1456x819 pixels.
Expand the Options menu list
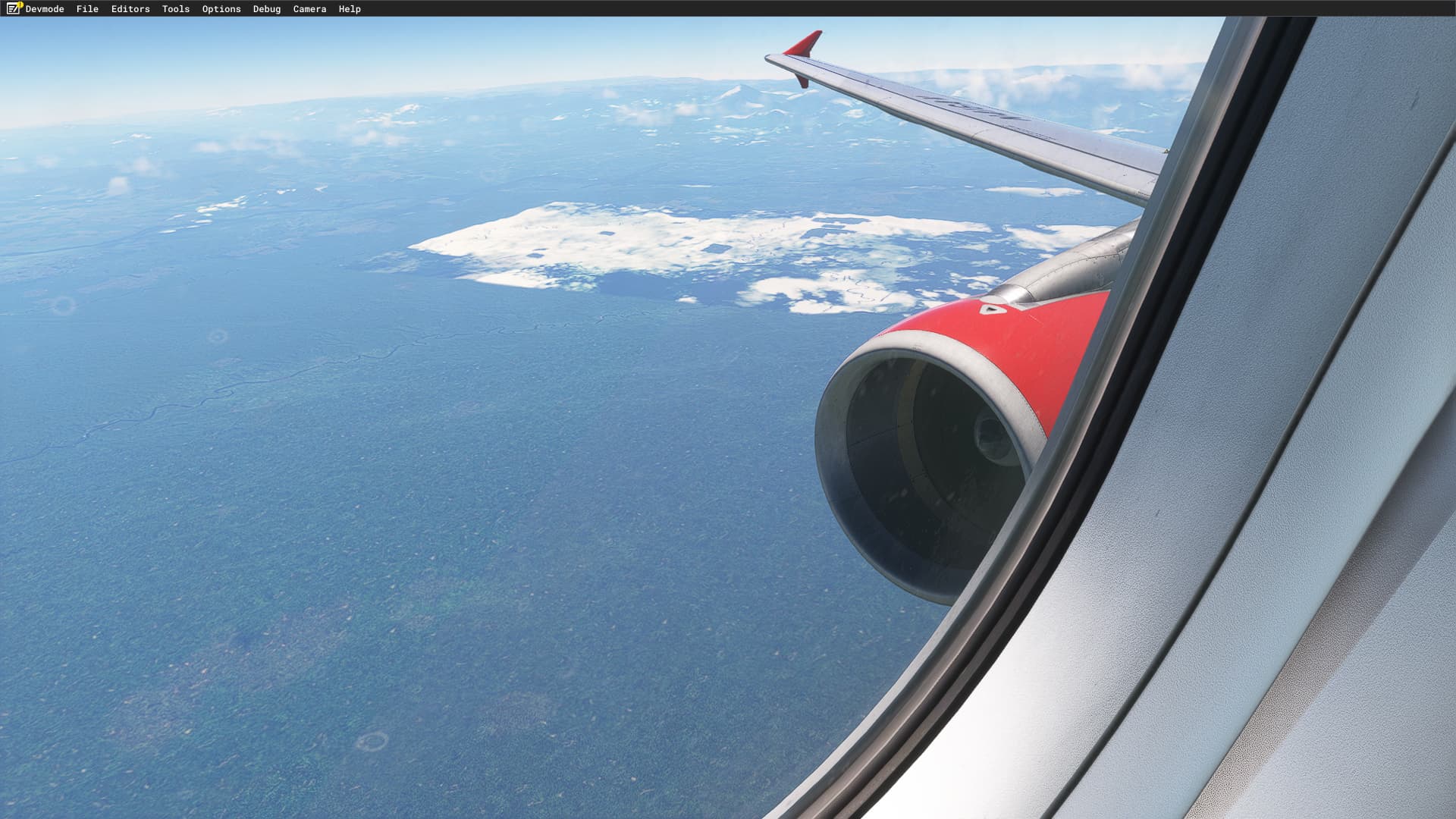[x=220, y=8]
